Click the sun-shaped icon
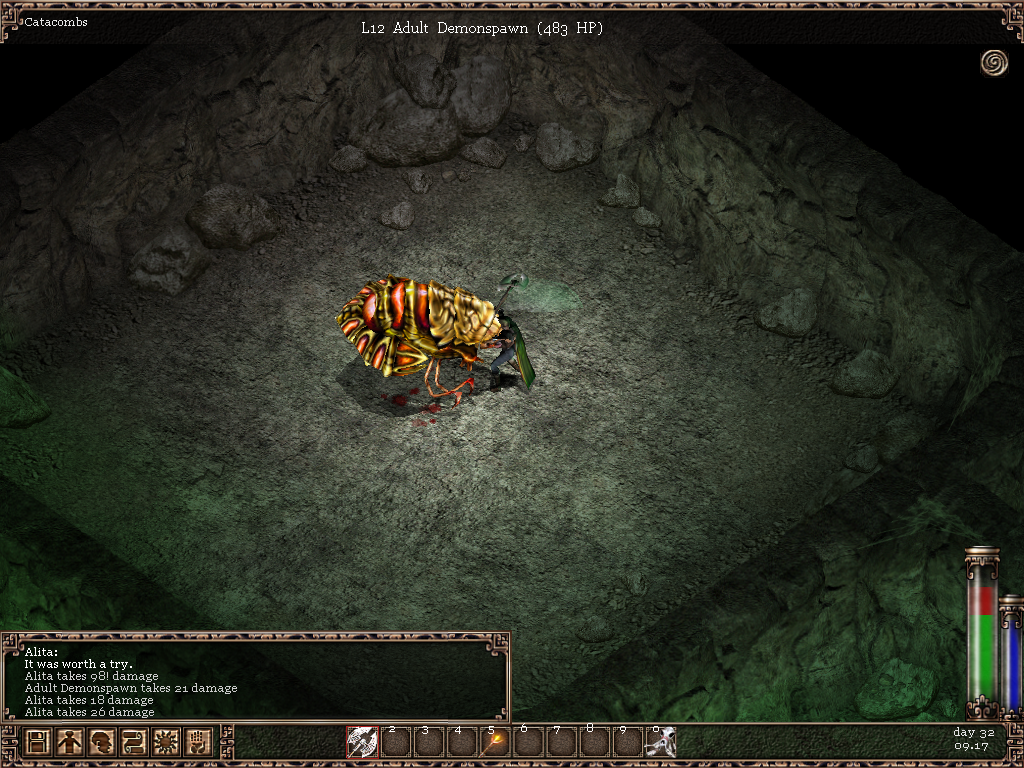 click(165, 742)
